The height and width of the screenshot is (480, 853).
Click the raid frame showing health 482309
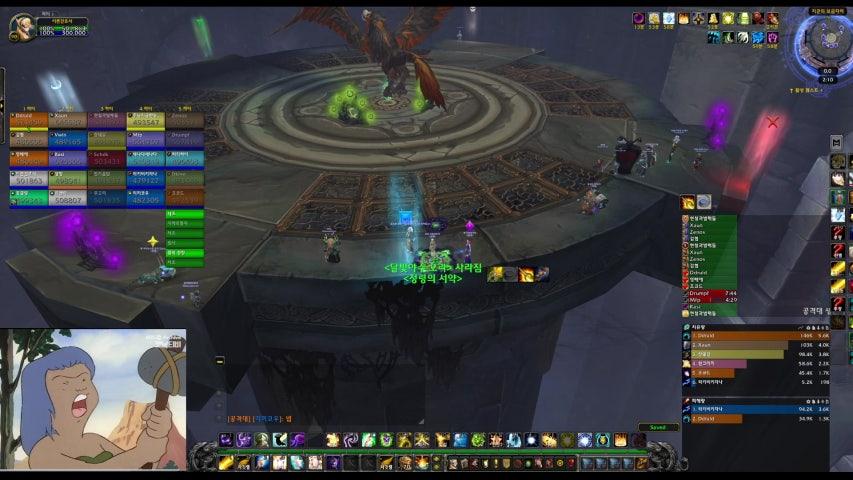click(x=145, y=196)
